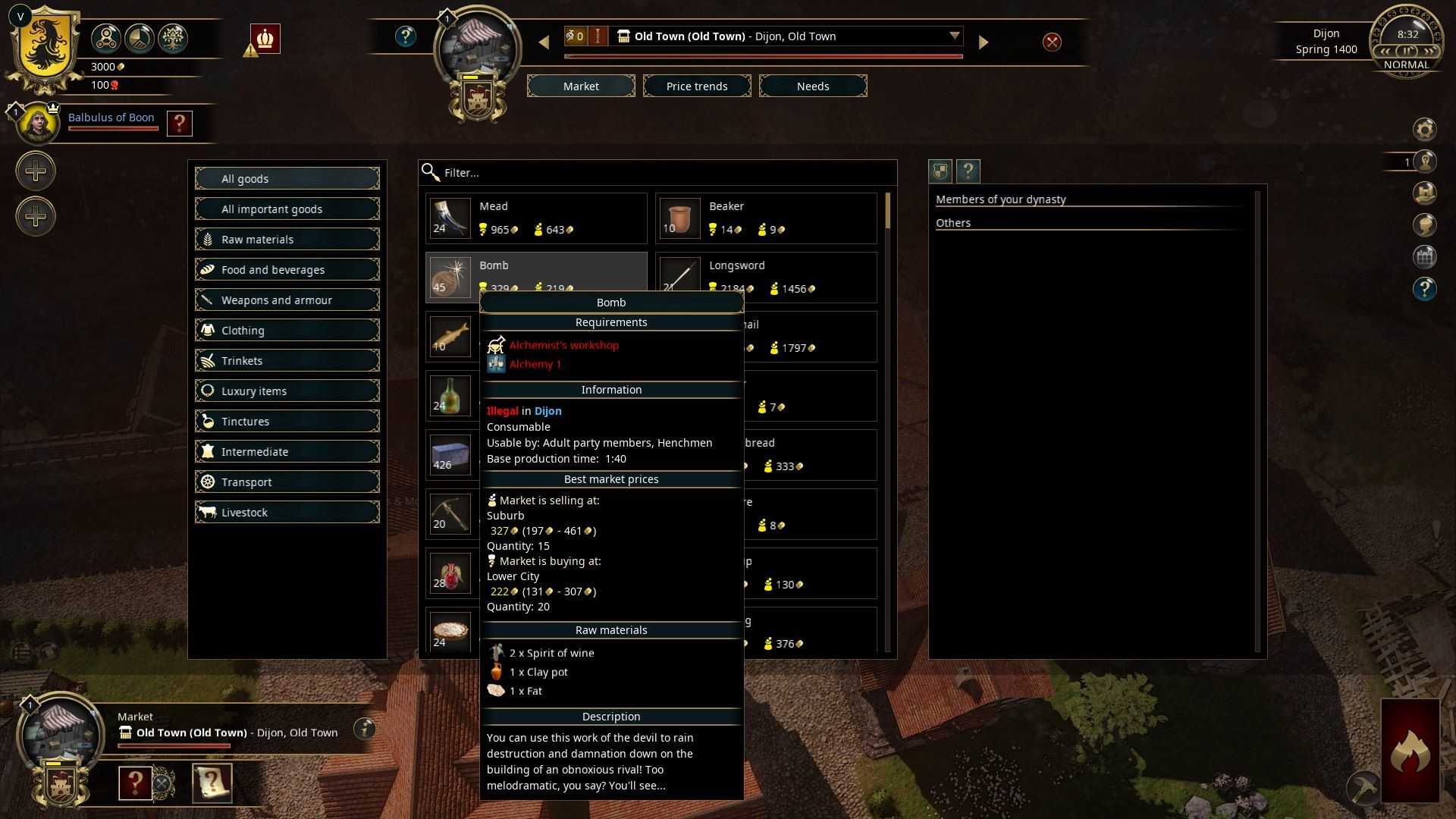Click the red crown icon
The height and width of the screenshot is (819, 1456).
(265, 38)
